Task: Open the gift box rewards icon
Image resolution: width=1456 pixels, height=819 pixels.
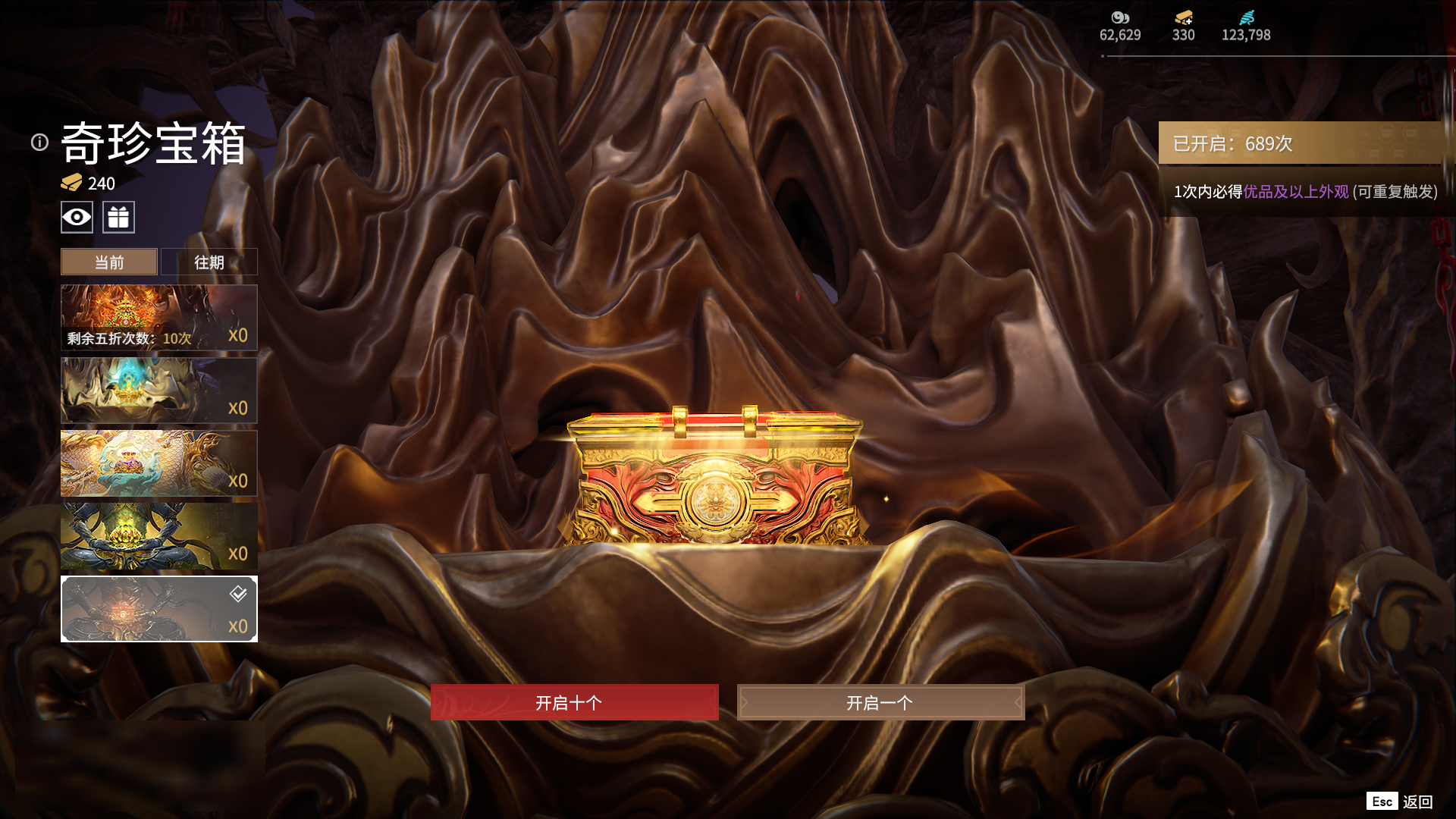Action: coord(118,218)
